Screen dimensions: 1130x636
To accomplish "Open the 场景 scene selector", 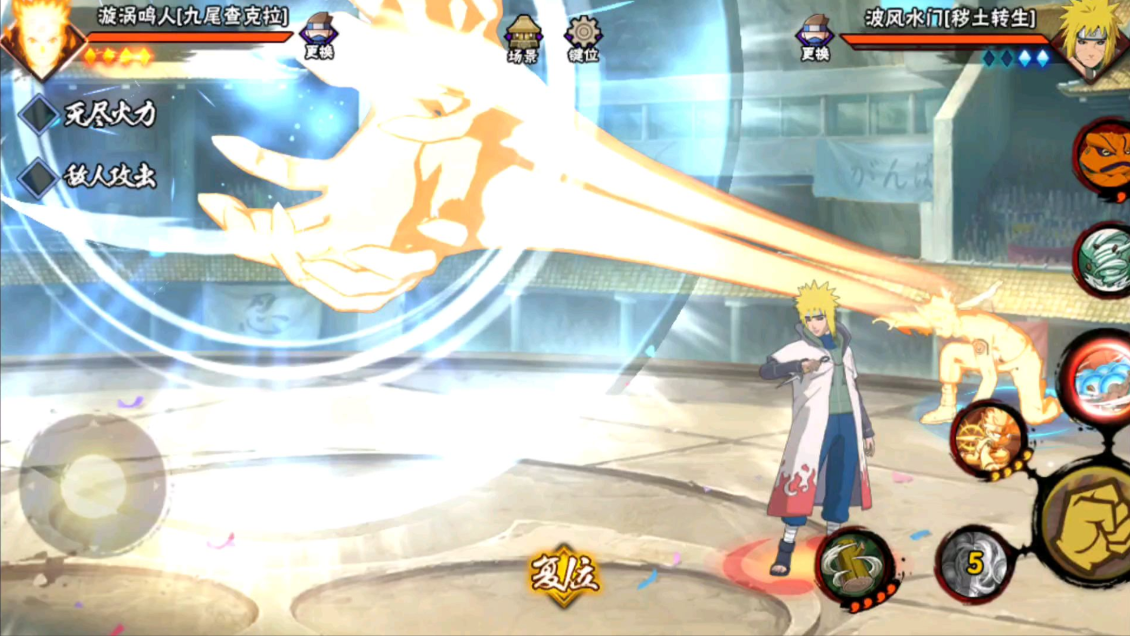I will pyautogui.click(x=523, y=38).
